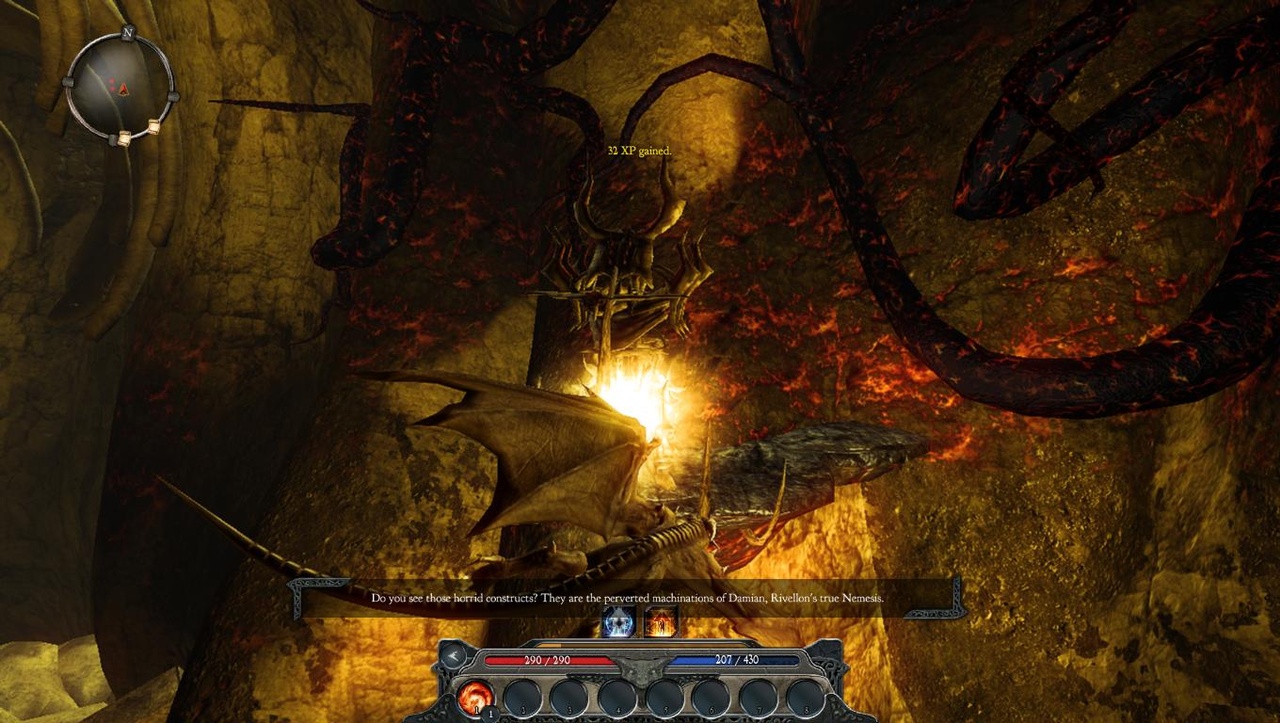Click the left scroll icon beneath the minimap
The width and height of the screenshot is (1280, 723).
126,137
